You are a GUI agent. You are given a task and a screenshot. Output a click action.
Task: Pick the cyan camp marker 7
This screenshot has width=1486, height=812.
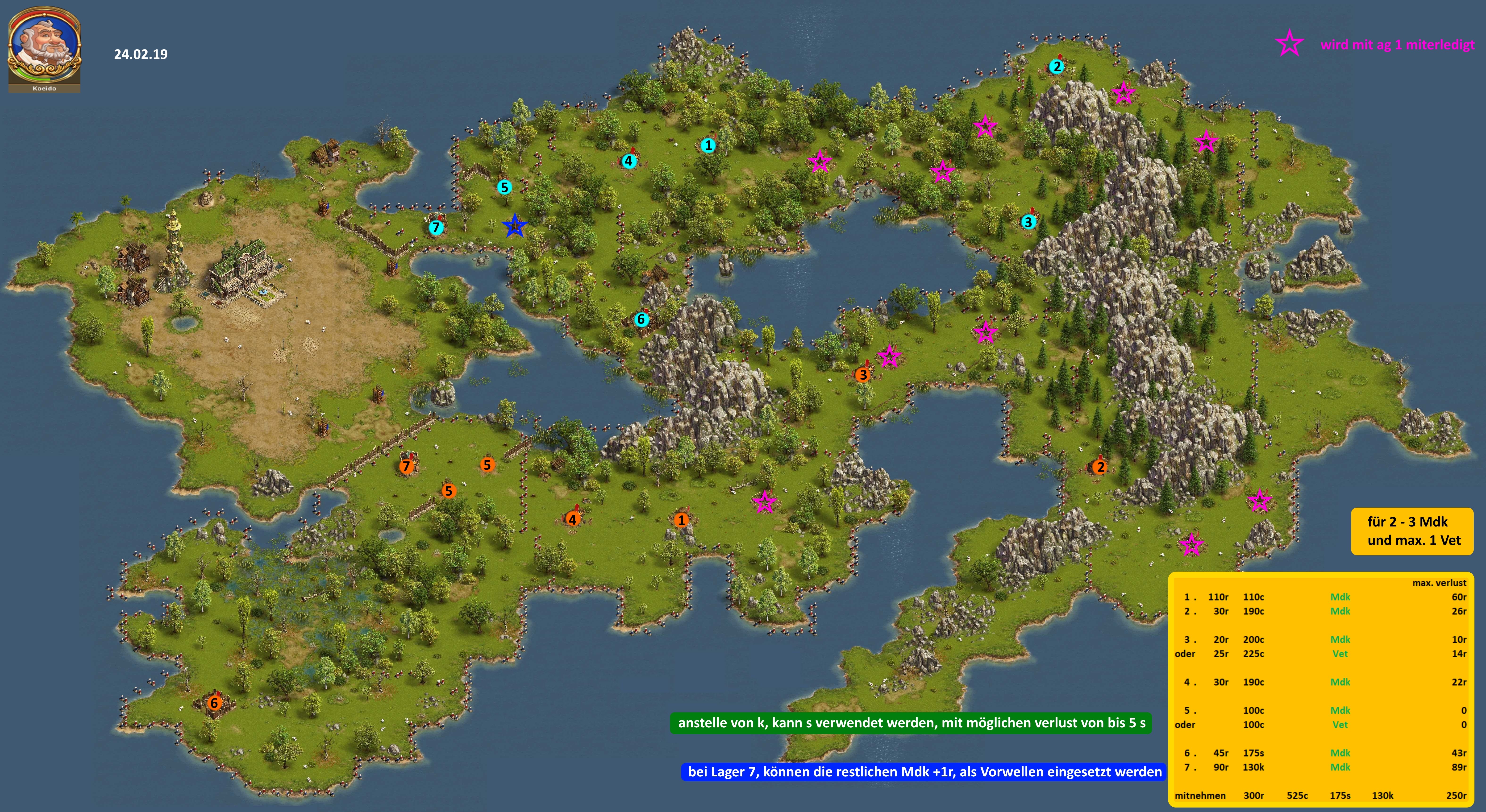coord(436,228)
